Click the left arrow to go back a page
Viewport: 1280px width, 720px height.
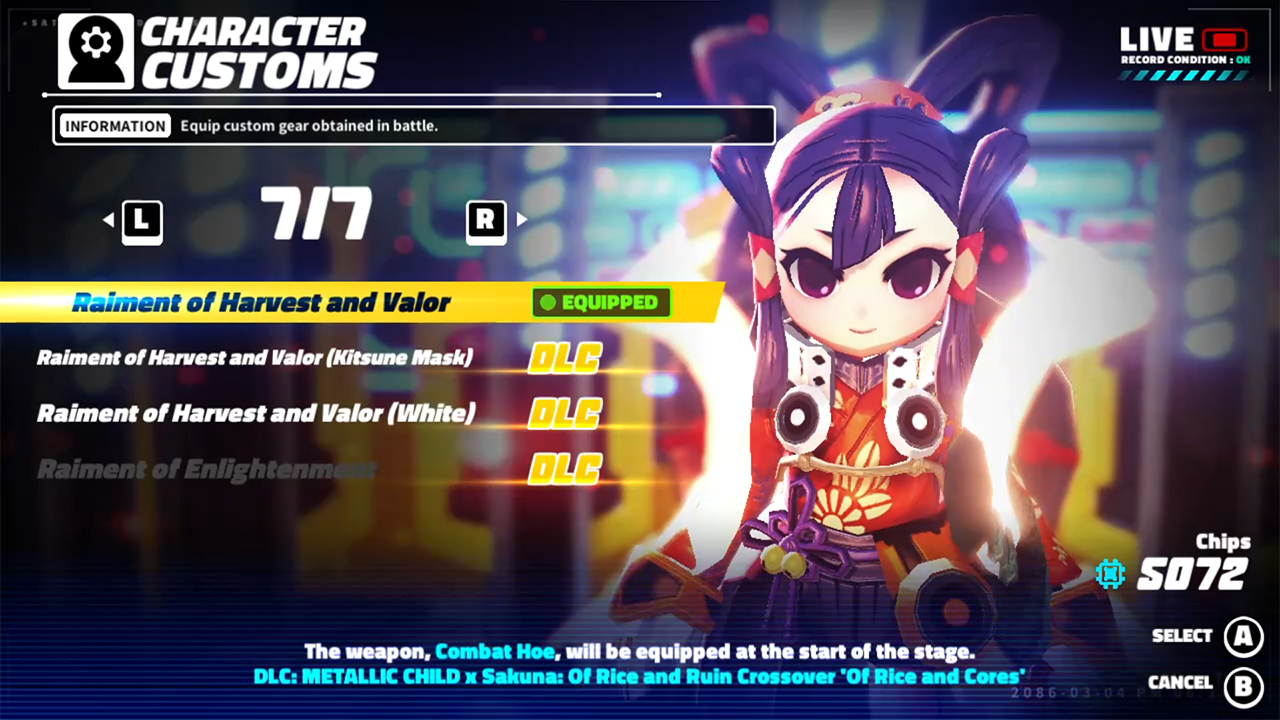108,221
